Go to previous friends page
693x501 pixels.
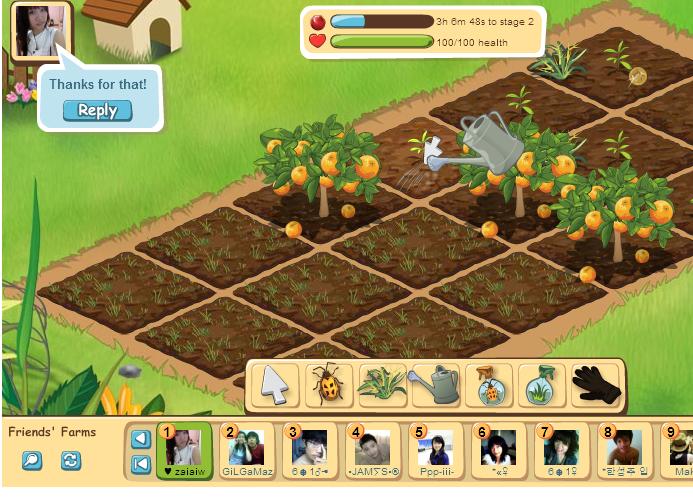141,439
